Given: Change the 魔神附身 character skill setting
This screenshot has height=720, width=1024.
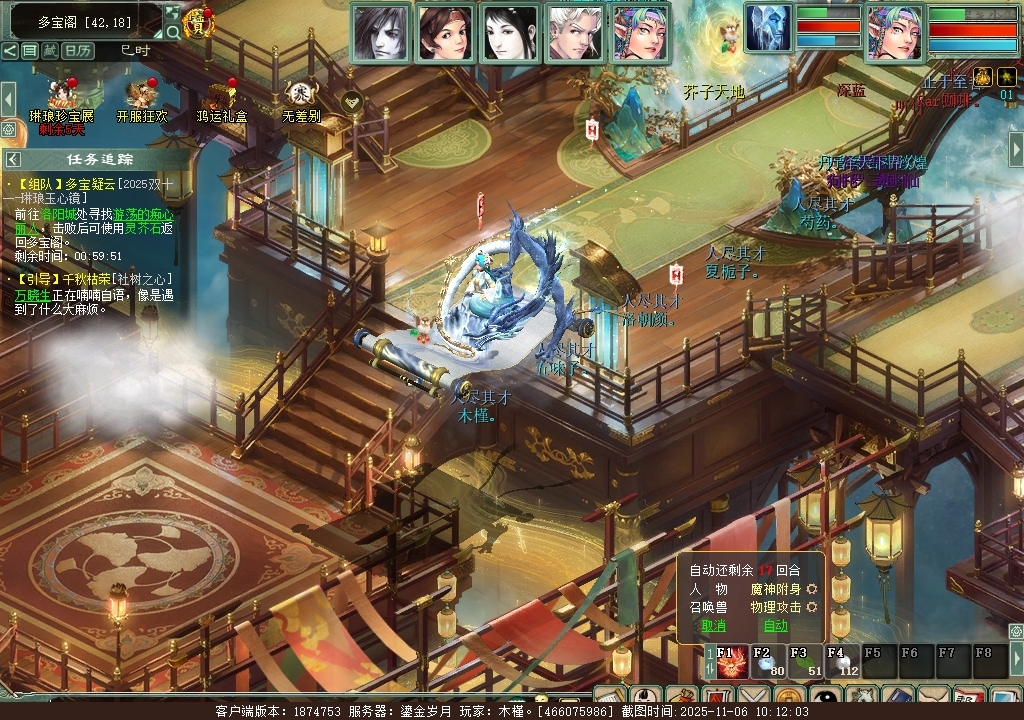Looking at the screenshot, I should click(812, 589).
